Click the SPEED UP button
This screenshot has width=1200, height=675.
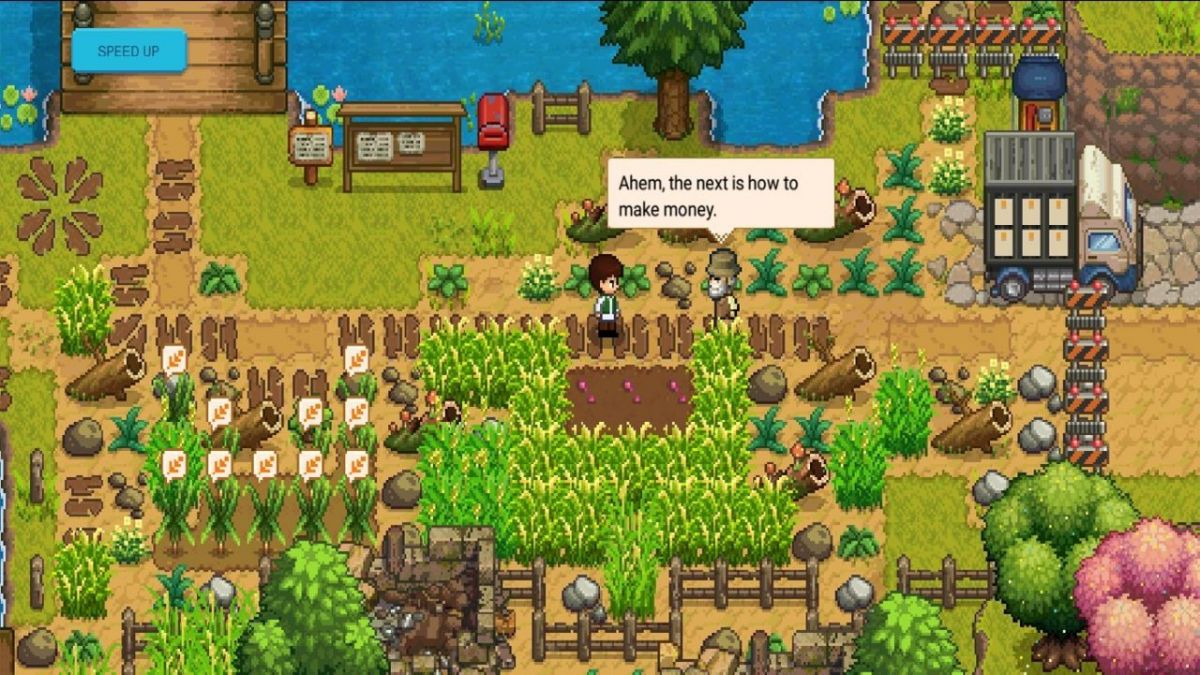click(128, 51)
